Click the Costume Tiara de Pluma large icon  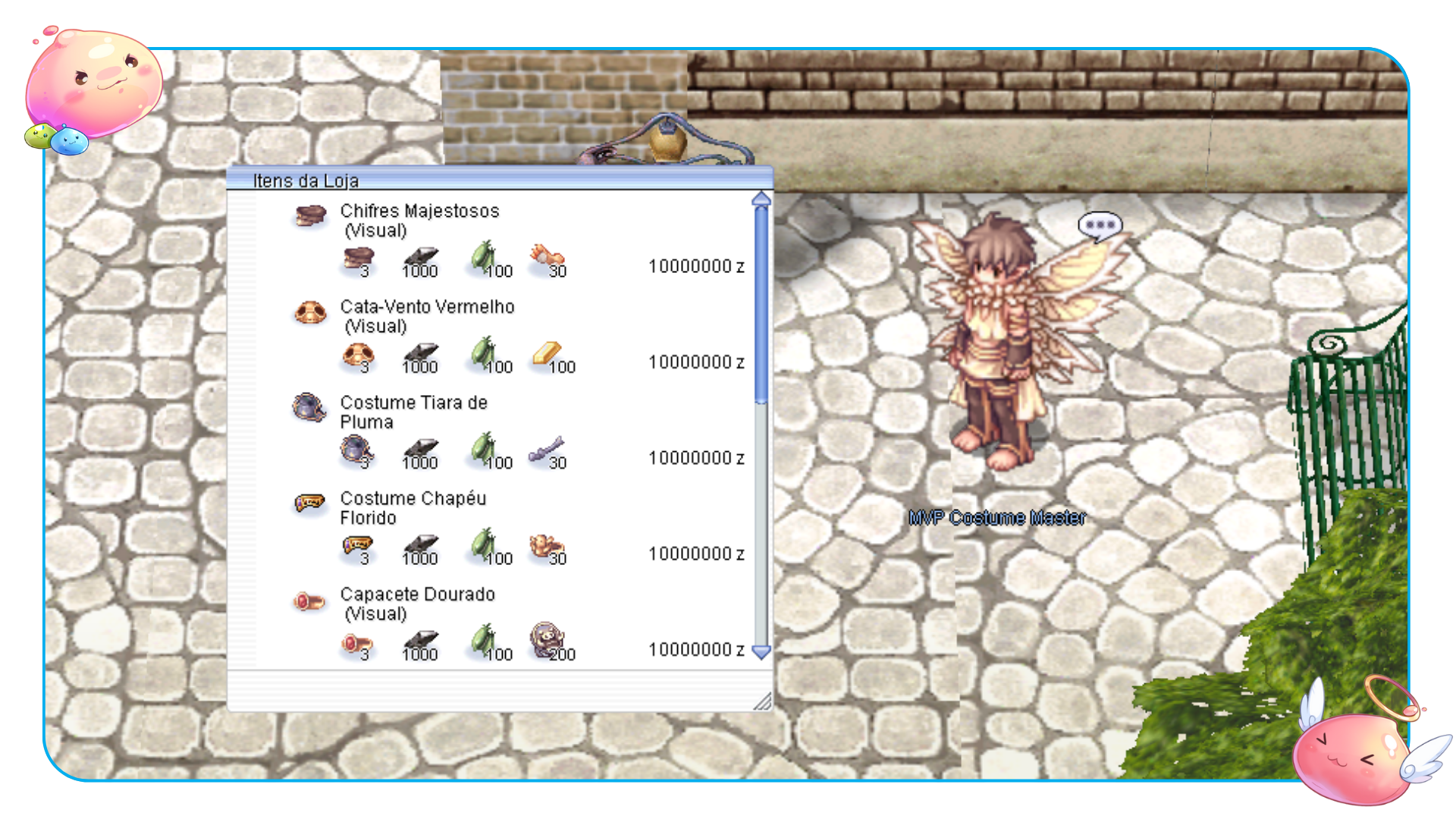[309, 408]
